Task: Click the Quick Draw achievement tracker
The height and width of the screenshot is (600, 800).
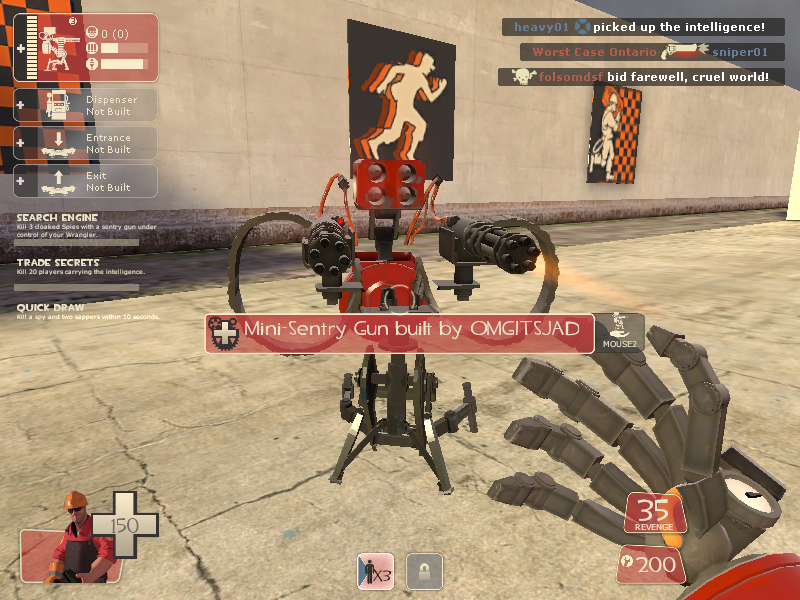Action: [x=78, y=311]
